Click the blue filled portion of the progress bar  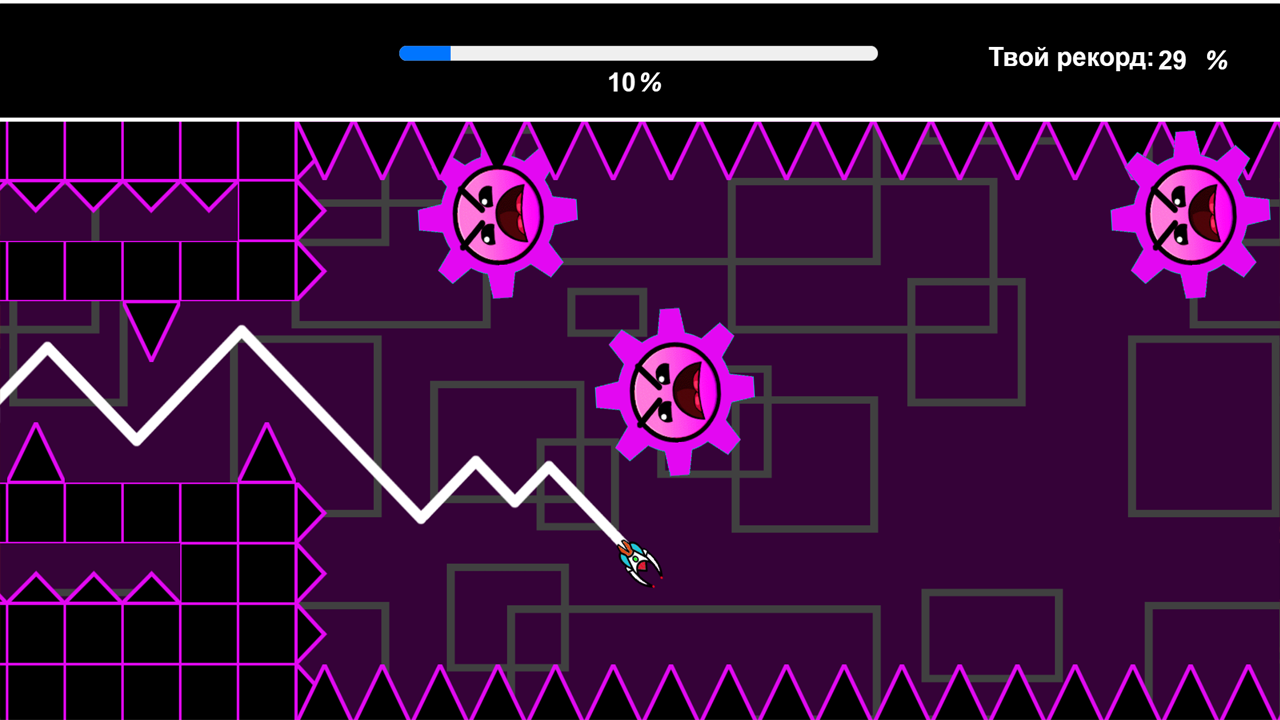click(425, 50)
